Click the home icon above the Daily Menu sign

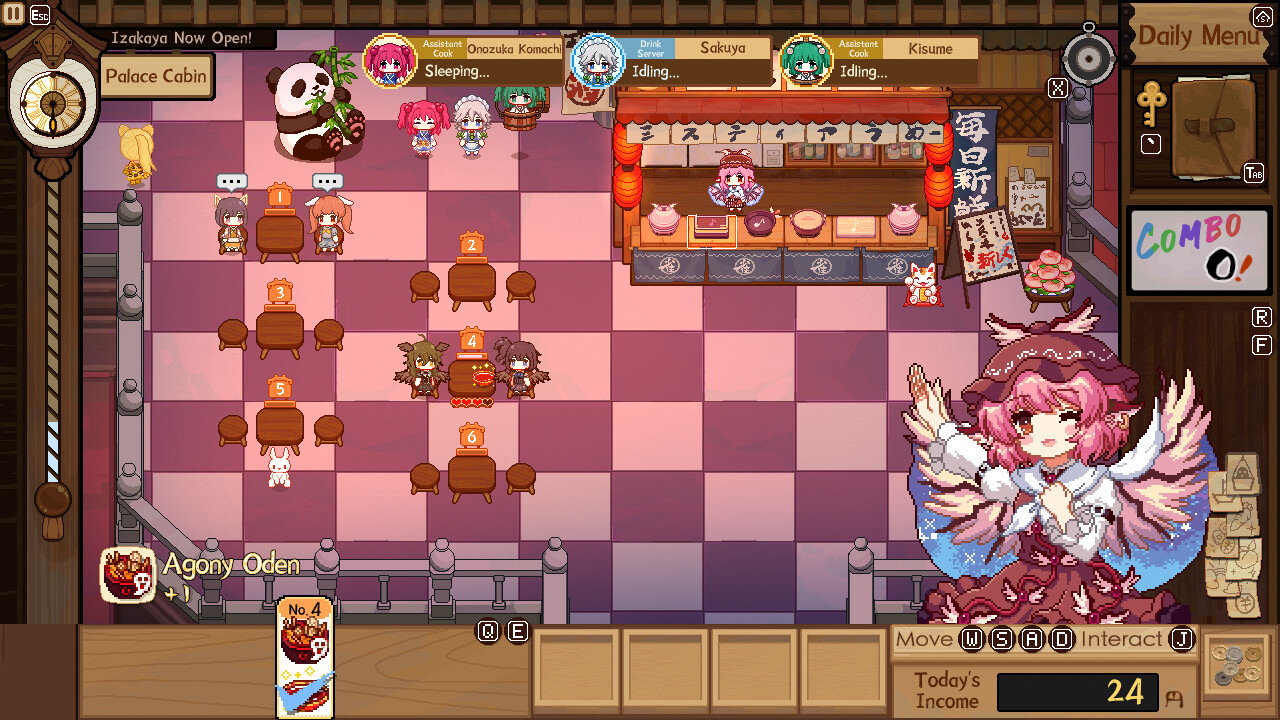pyautogui.click(x=1262, y=15)
